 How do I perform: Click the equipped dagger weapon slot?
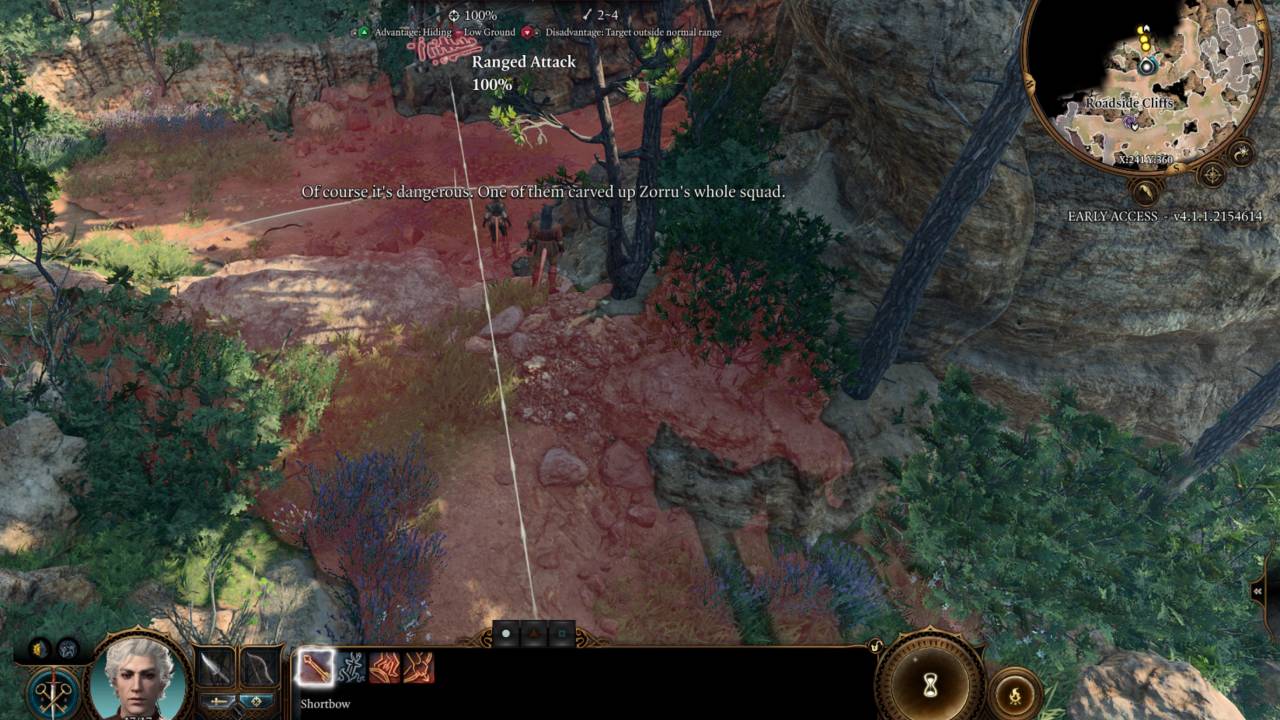tap(215, 667)
